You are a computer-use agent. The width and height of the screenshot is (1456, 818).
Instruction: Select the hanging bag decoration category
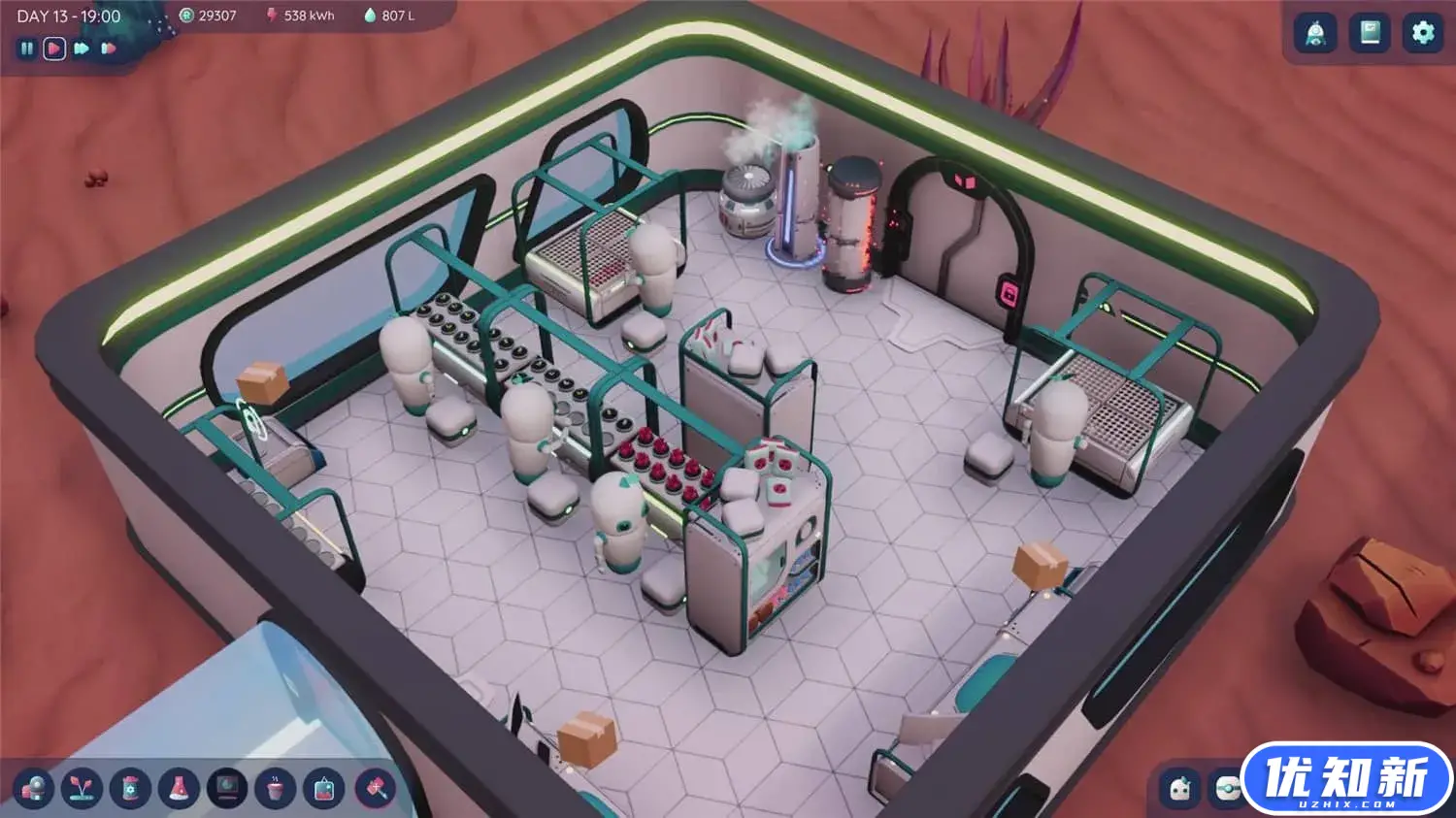[x=324, y=788]
